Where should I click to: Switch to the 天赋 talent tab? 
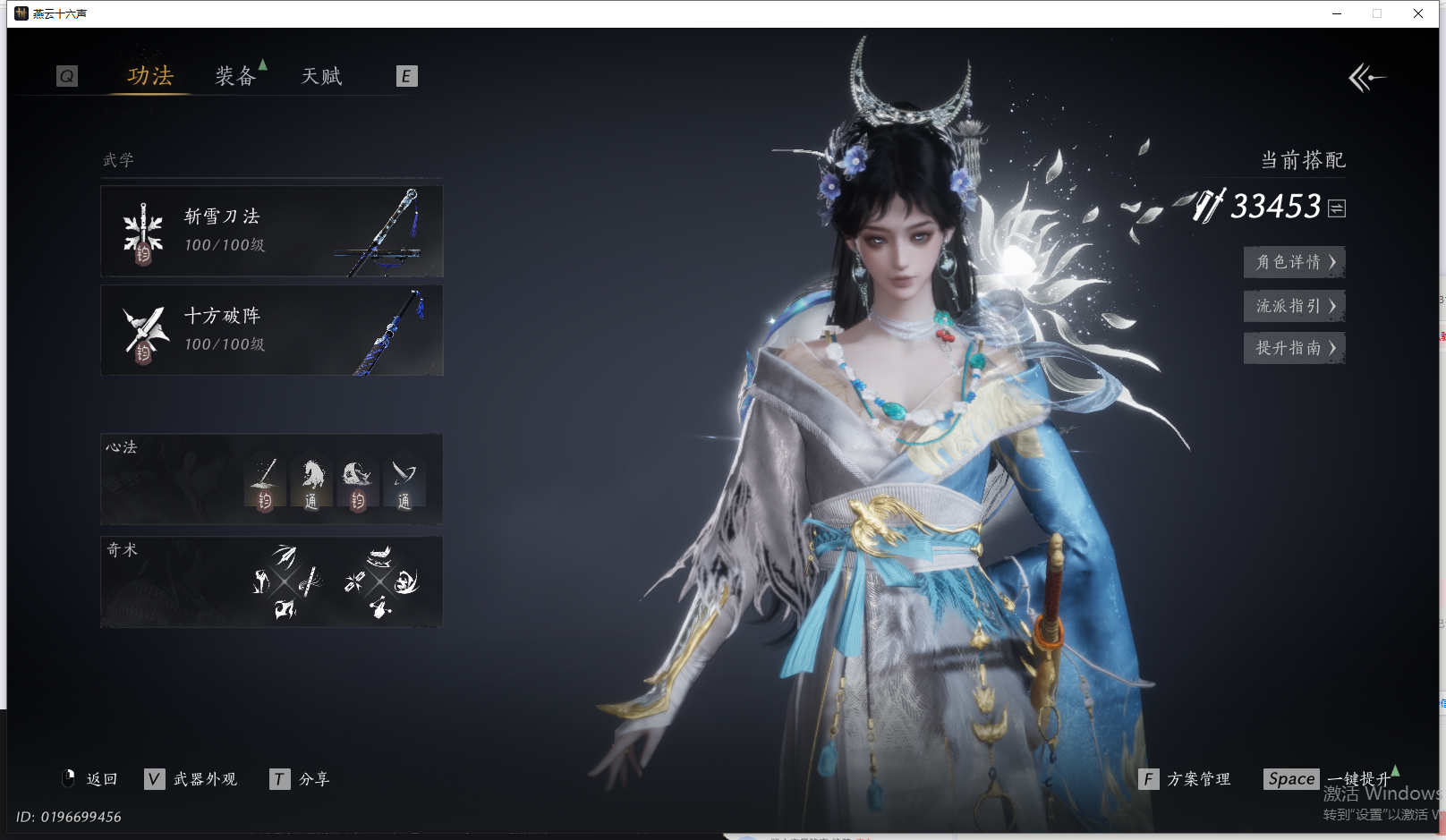321,76
